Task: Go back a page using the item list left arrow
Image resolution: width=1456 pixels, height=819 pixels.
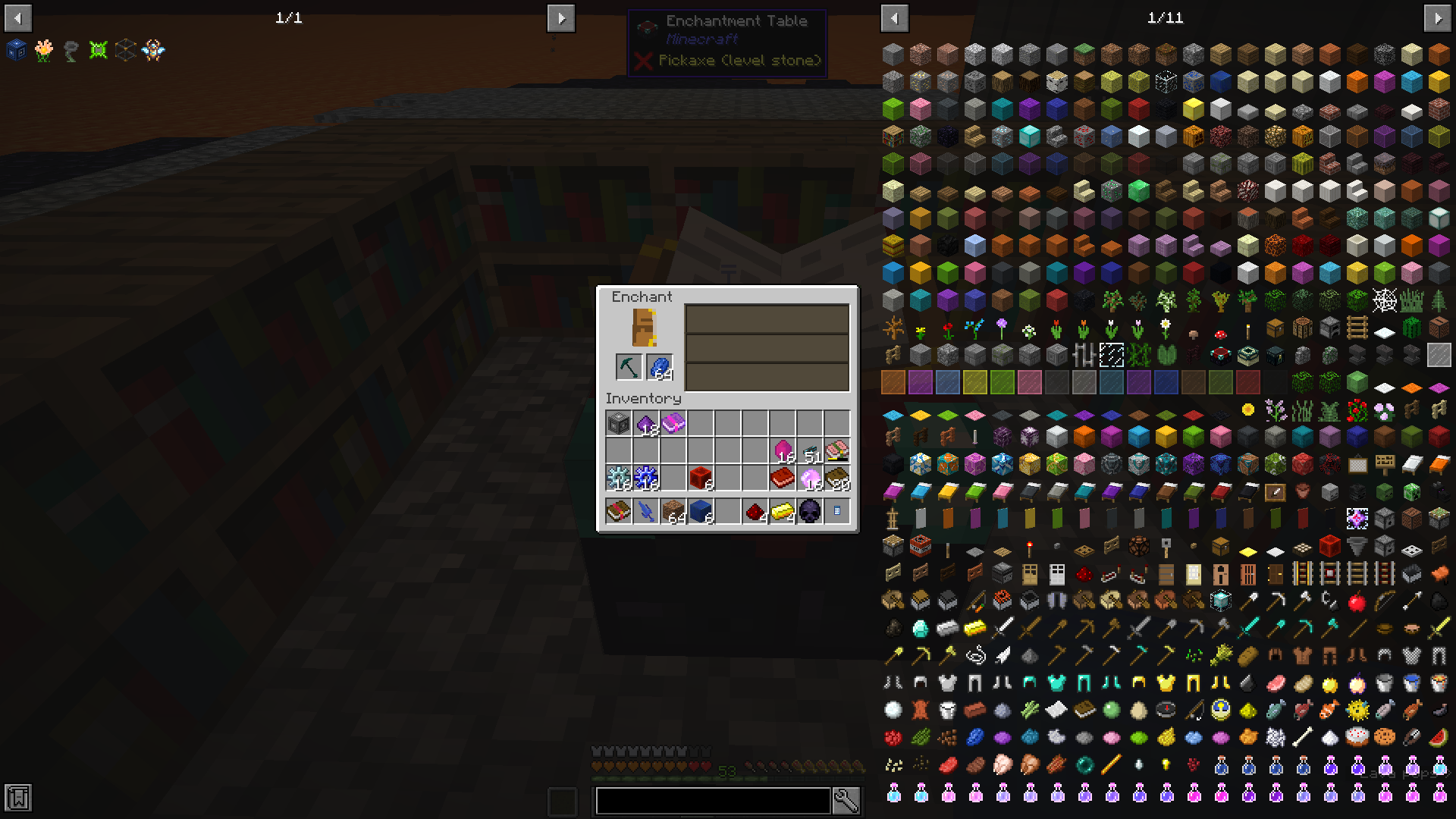Action: click(894, 17)
